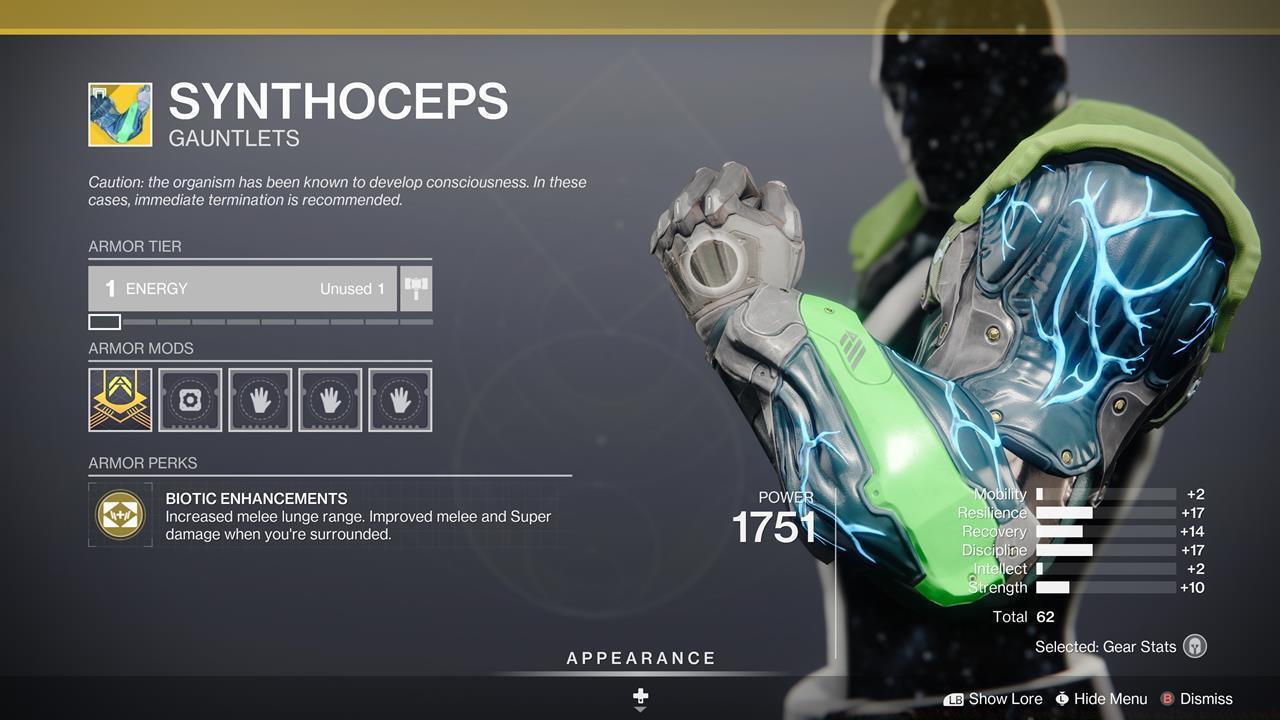
Task: Open the general armor mod slot with cog icon
Action: pyautogui.click(x=190, y=400)
